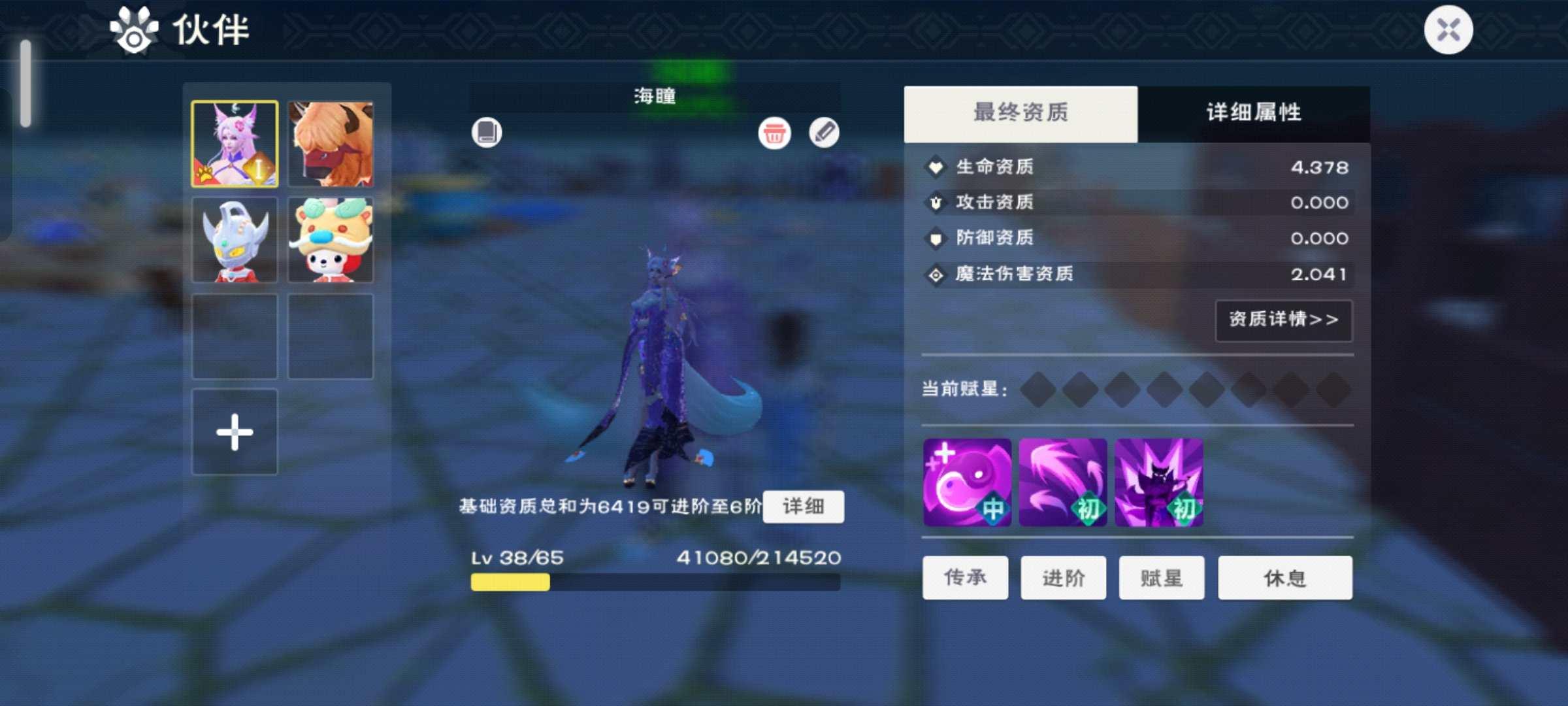This screenshot has width=1568, height=706.
Task: Open 资质详情>> for aptitude details
Action: (x=1282, y=320)
